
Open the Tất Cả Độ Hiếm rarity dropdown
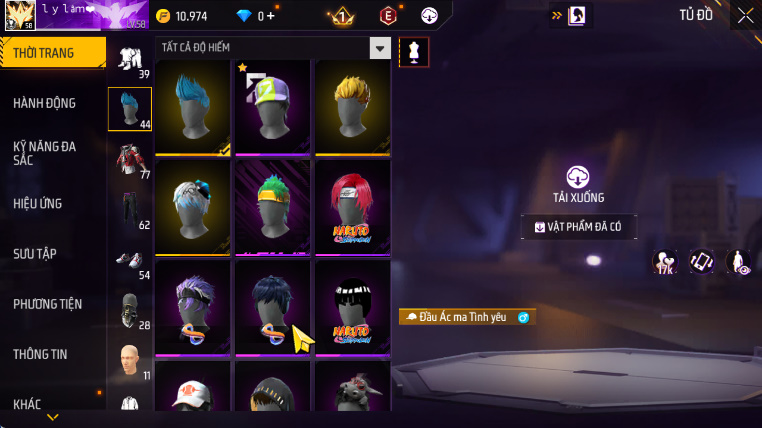pos(379,48)
